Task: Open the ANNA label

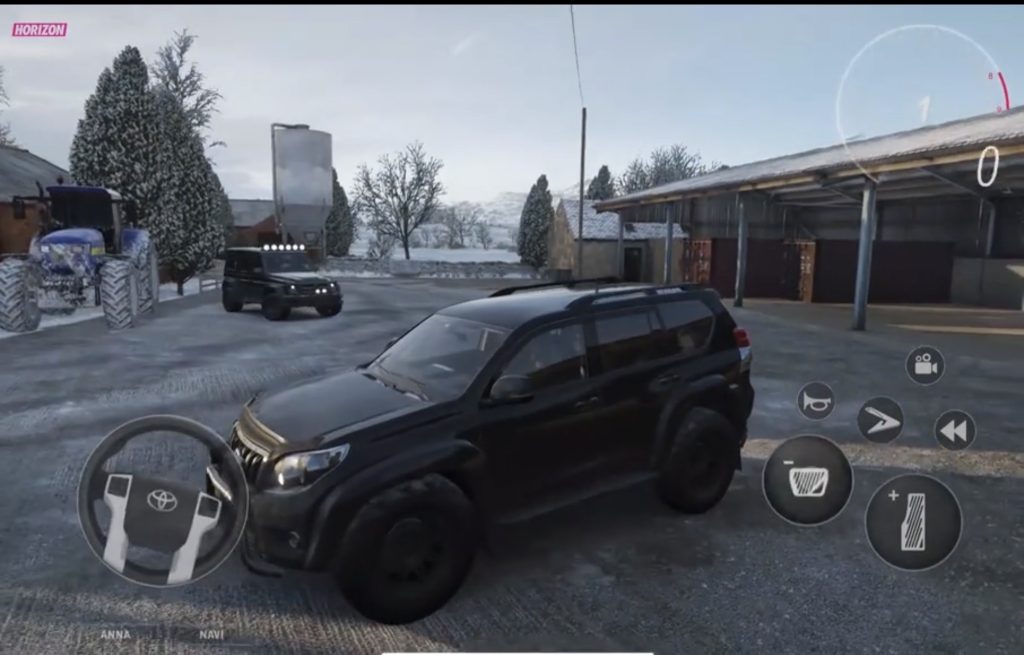Action: [114, 635]
